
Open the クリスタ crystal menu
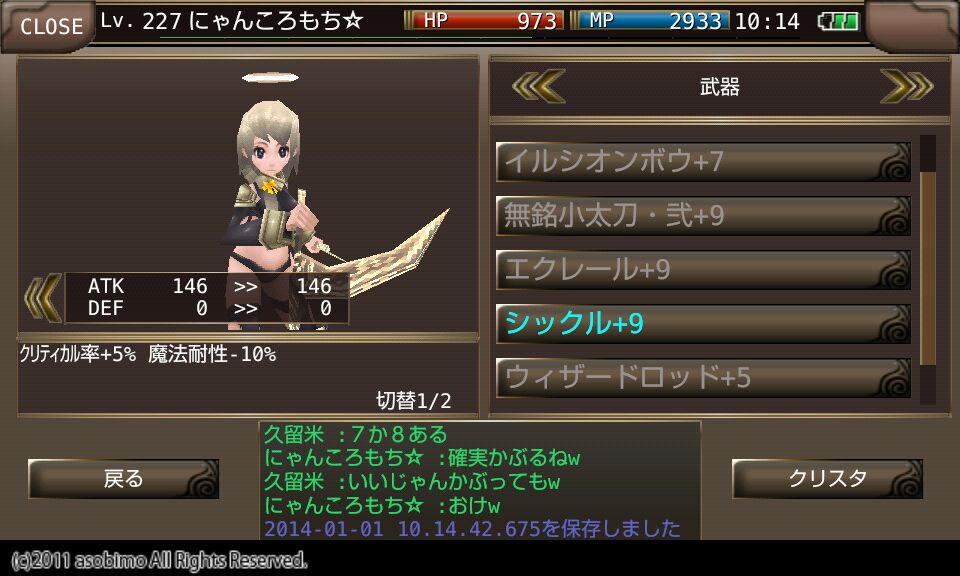pyautogui.click(x=827, y=479)
